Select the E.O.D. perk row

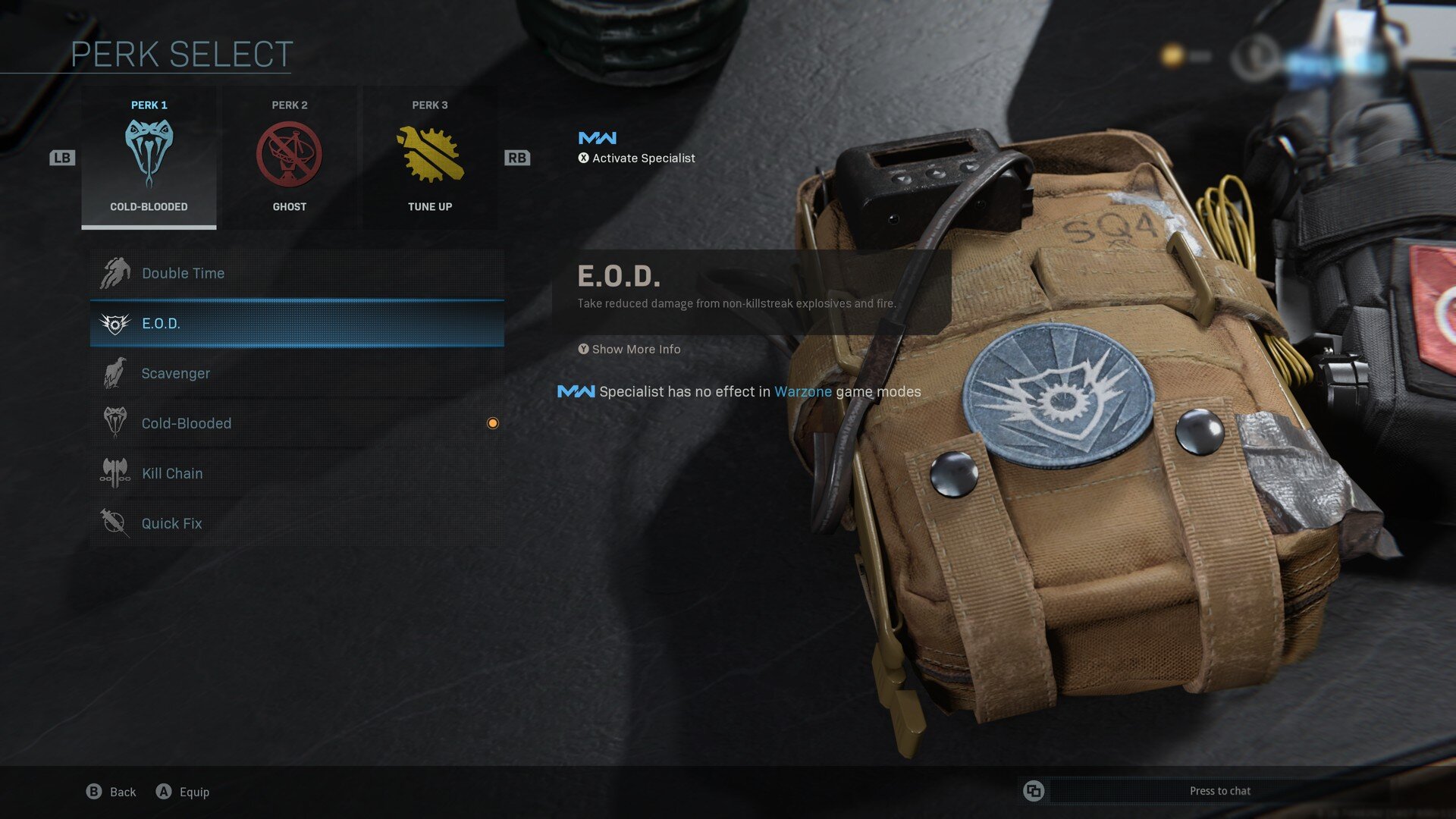297,323
